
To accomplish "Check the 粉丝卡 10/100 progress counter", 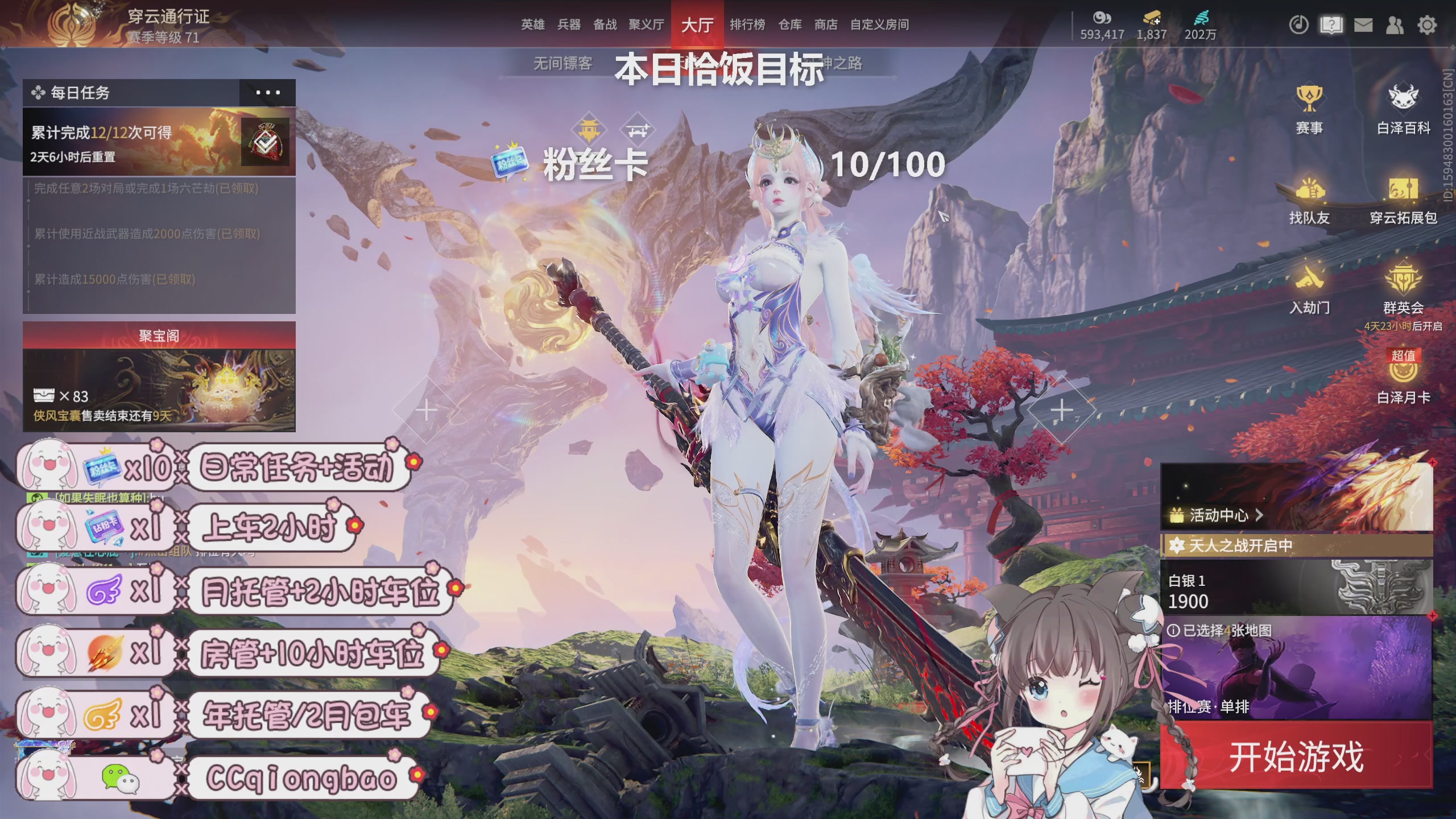I will point(887,165).
